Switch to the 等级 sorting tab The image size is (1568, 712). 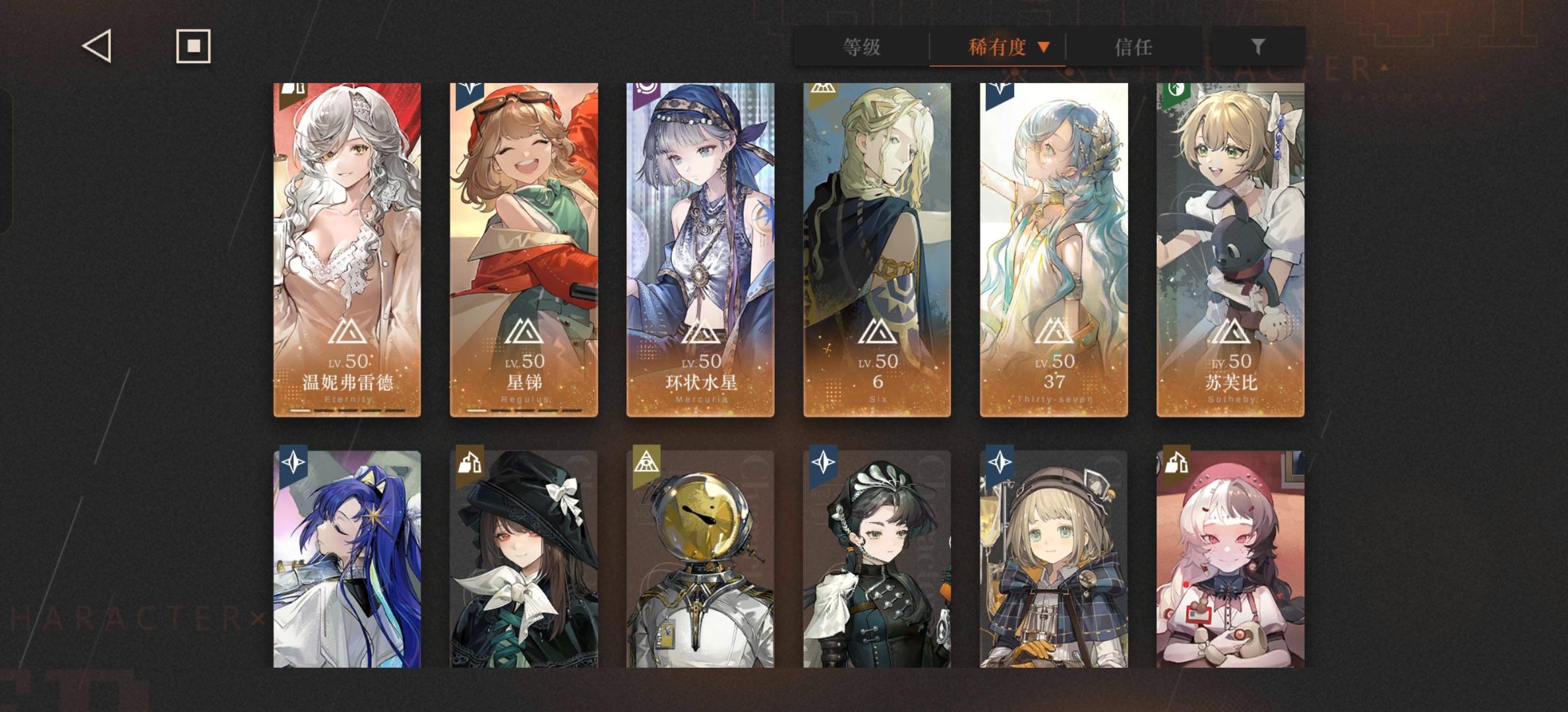(861, 48)
